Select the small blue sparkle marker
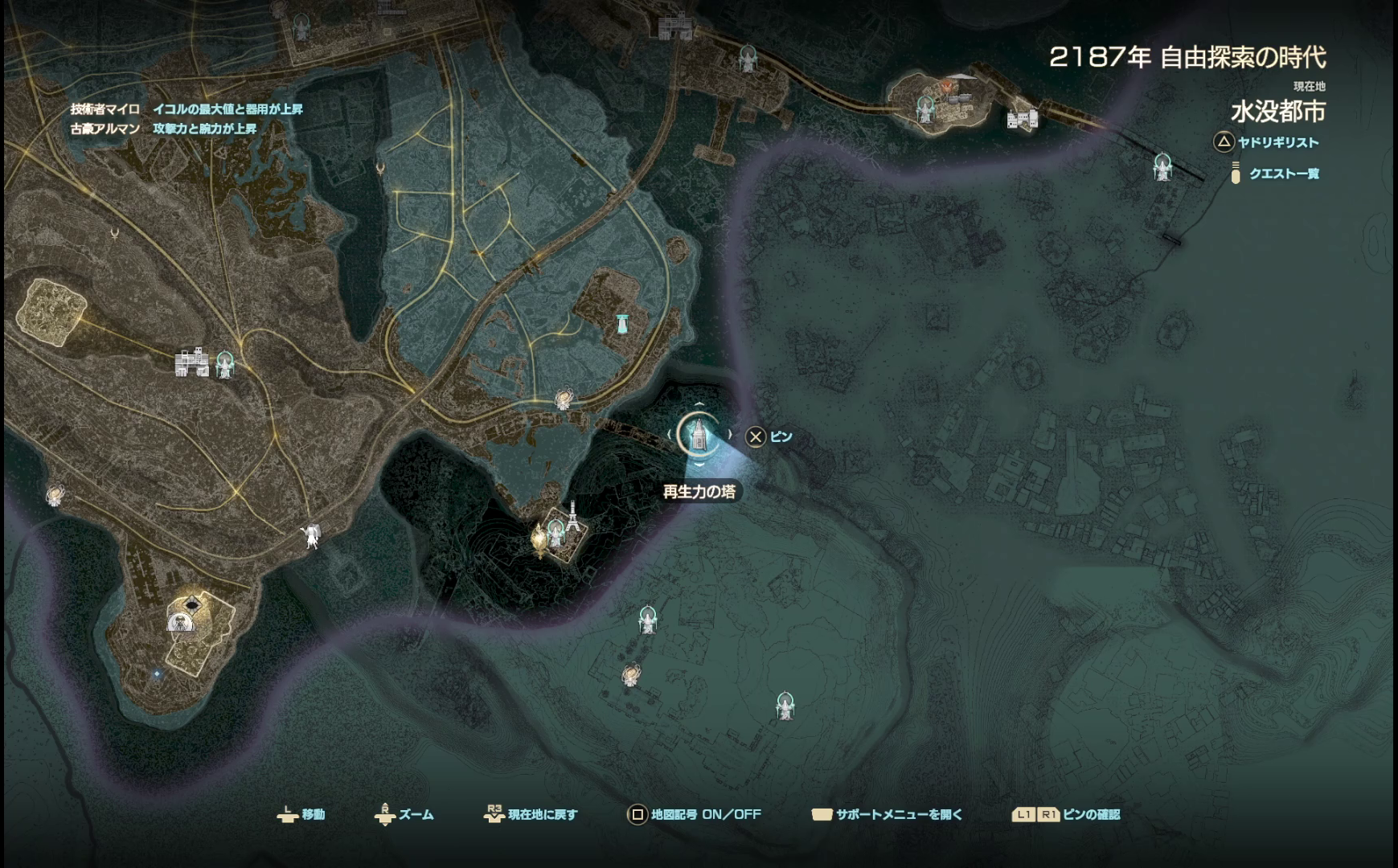 pos(158,673)
